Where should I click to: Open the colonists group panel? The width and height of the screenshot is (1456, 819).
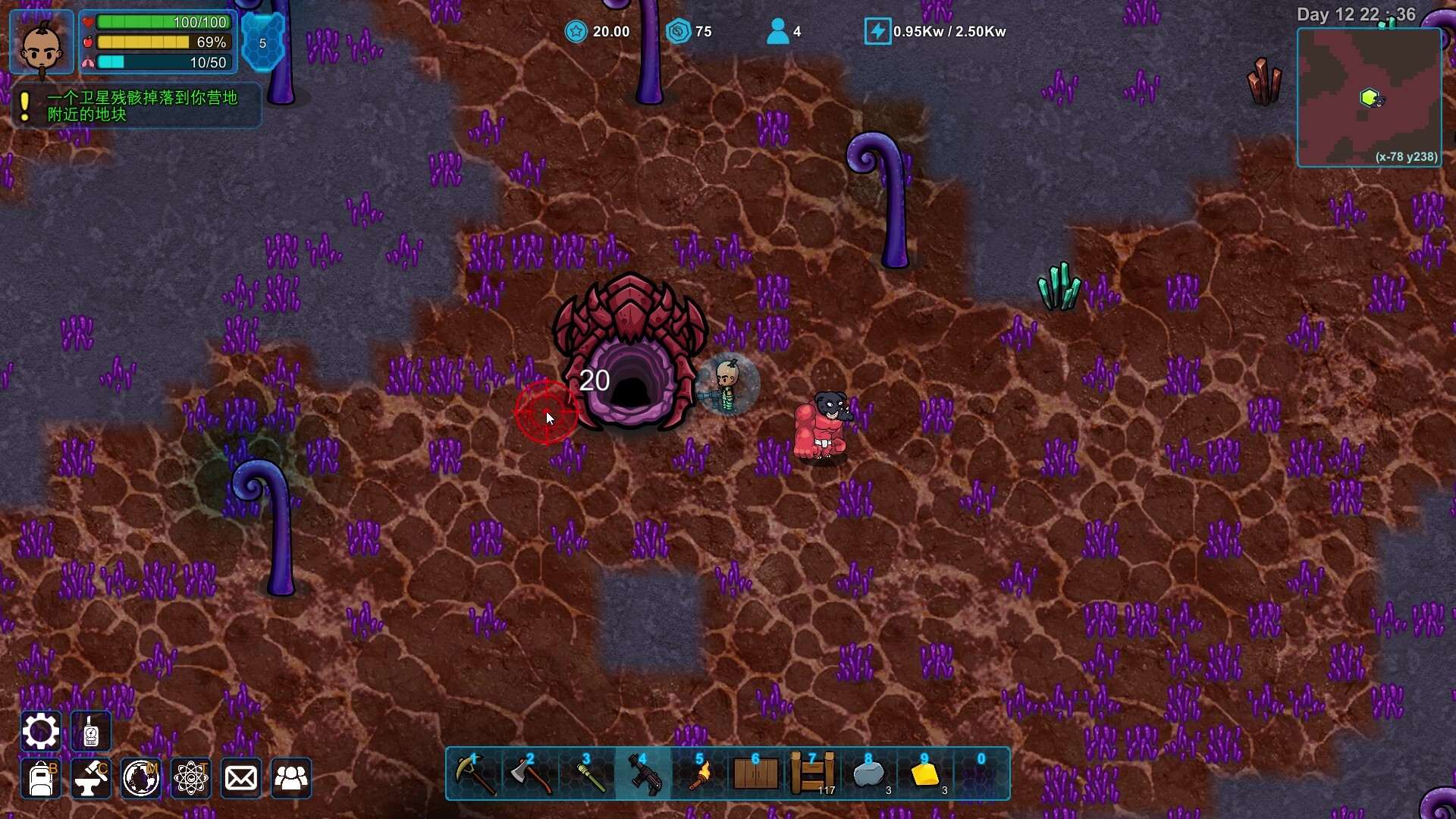click(291, 779)
